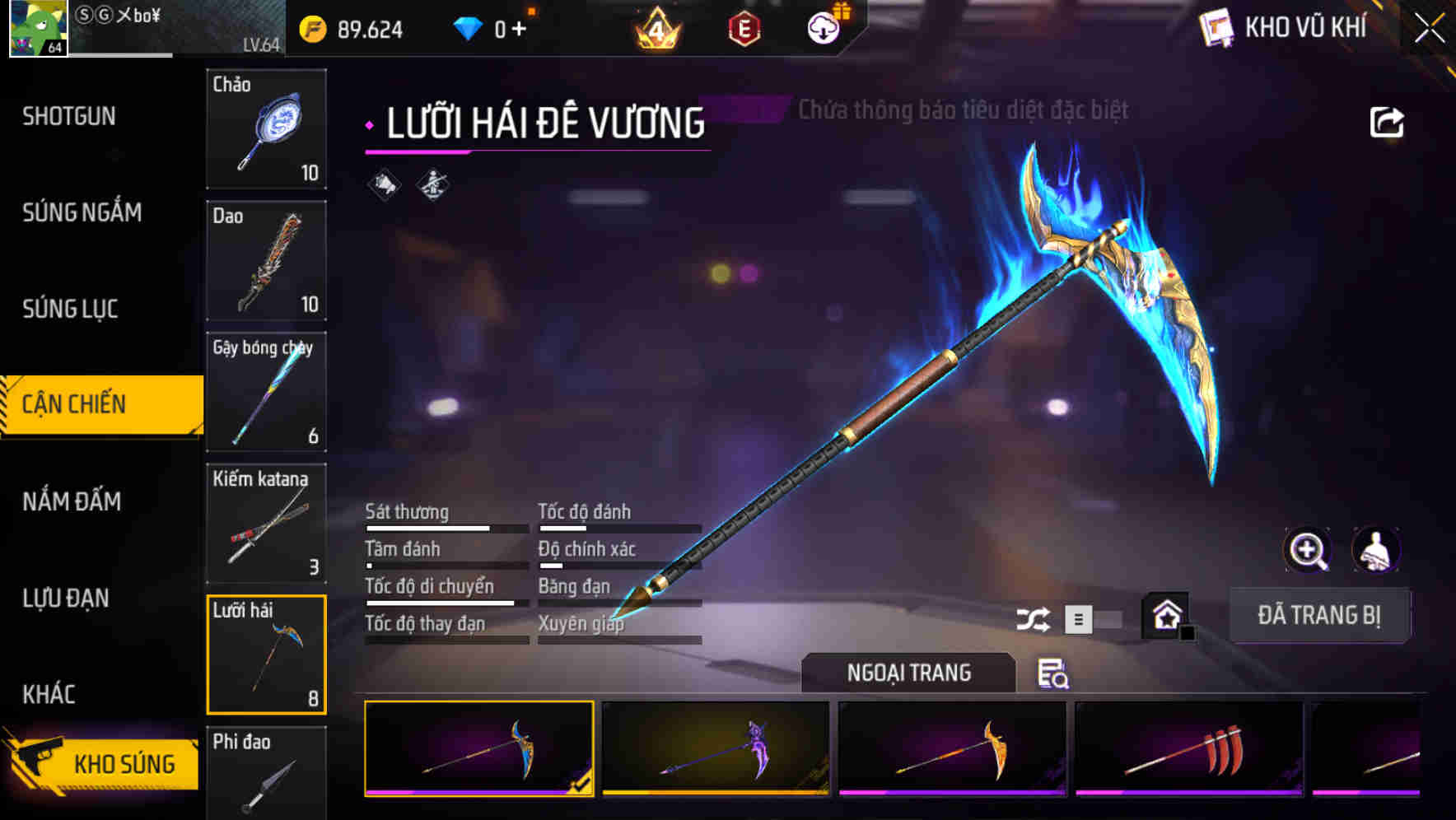Toggle the soldier diamond badge under the weapon name

(x=430, y=186)
